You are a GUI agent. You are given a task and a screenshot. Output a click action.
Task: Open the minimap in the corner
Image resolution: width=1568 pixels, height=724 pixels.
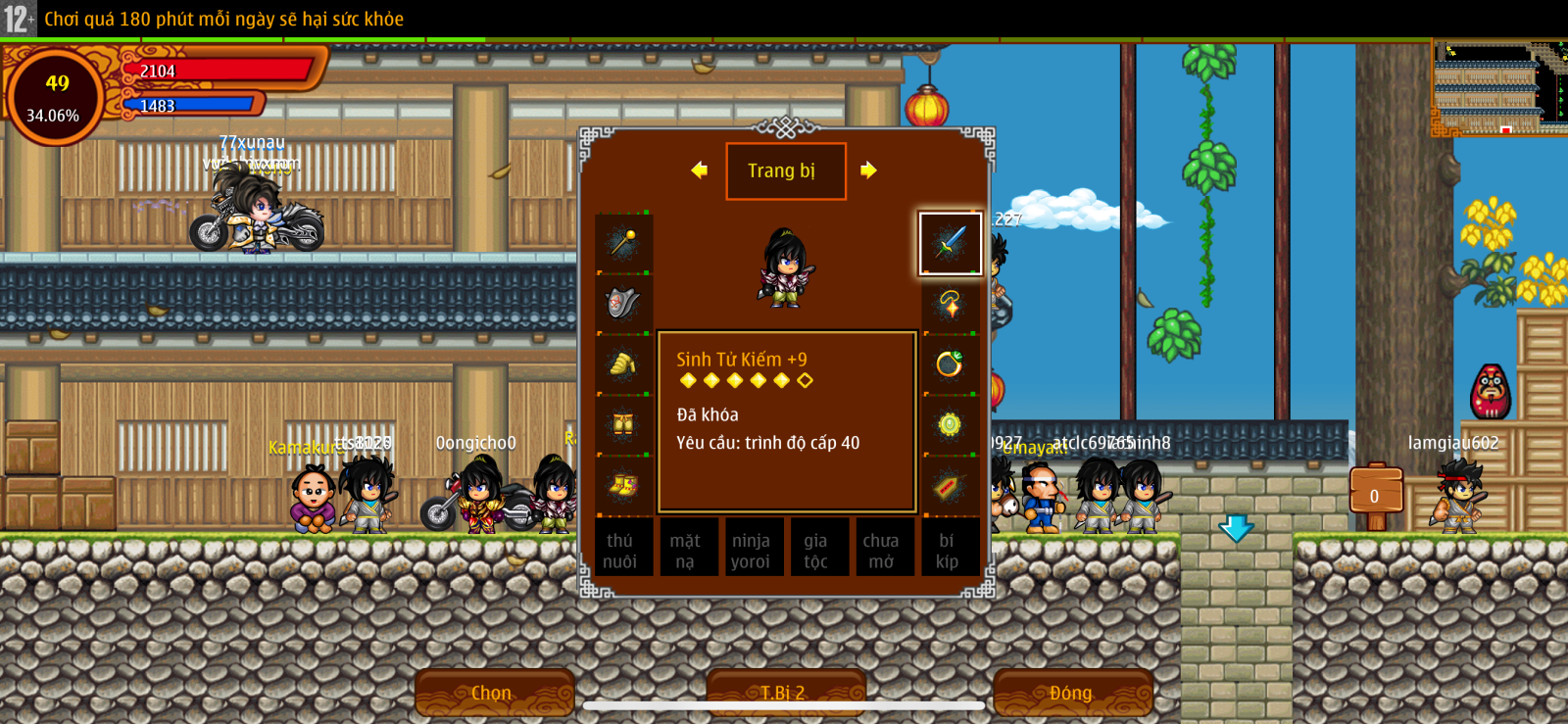(1498, 88)
